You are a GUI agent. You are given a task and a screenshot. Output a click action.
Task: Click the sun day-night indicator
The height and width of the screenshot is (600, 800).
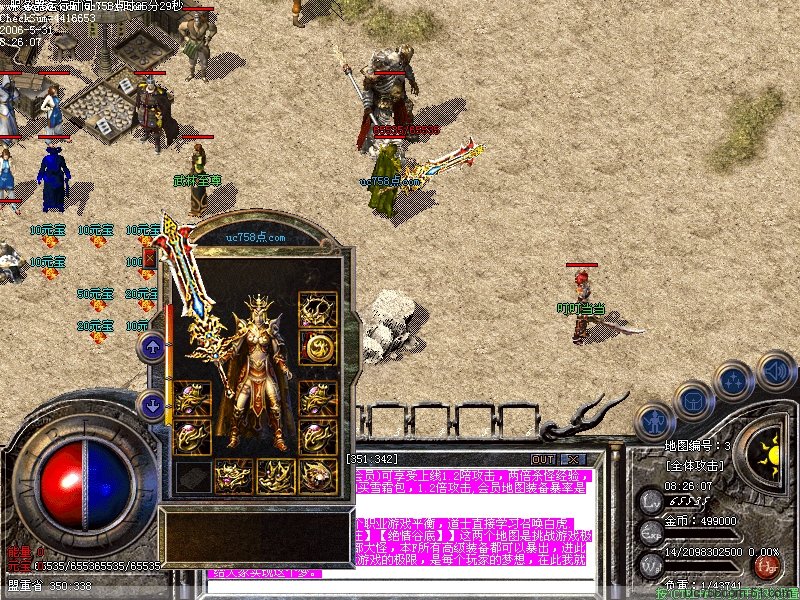coord(770,457)
